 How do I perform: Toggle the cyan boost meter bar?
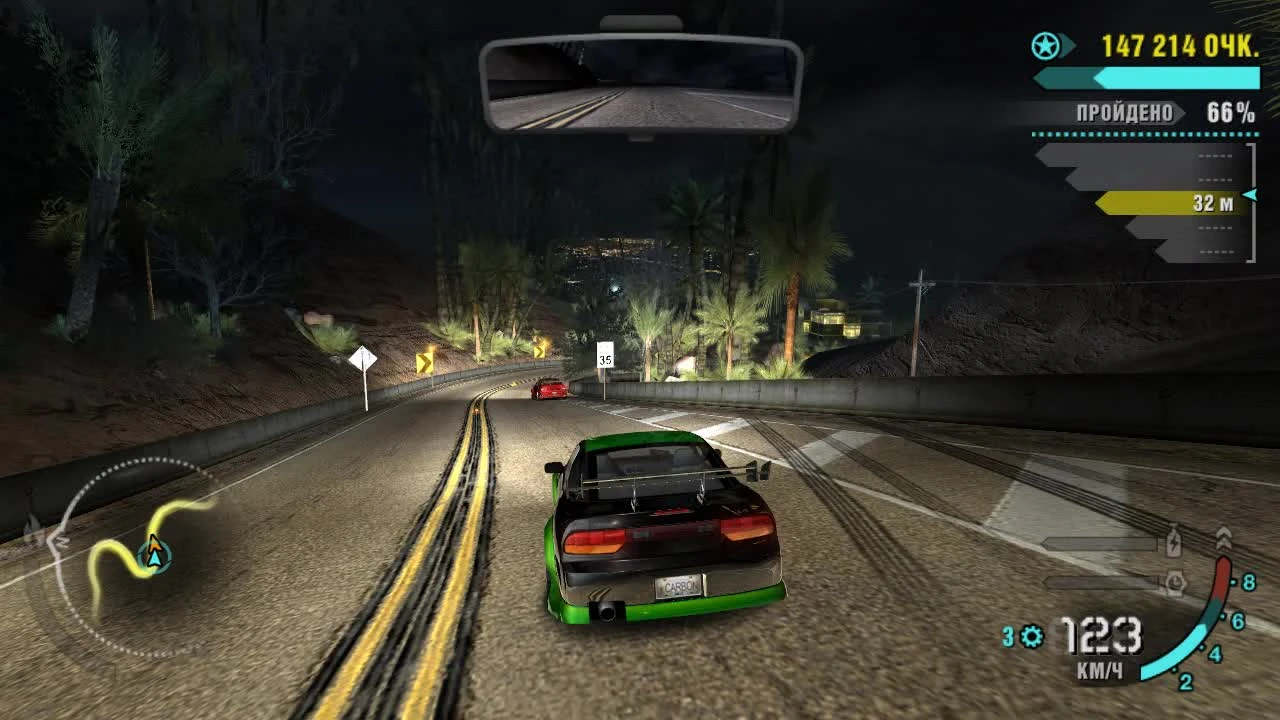[1148, 78]
